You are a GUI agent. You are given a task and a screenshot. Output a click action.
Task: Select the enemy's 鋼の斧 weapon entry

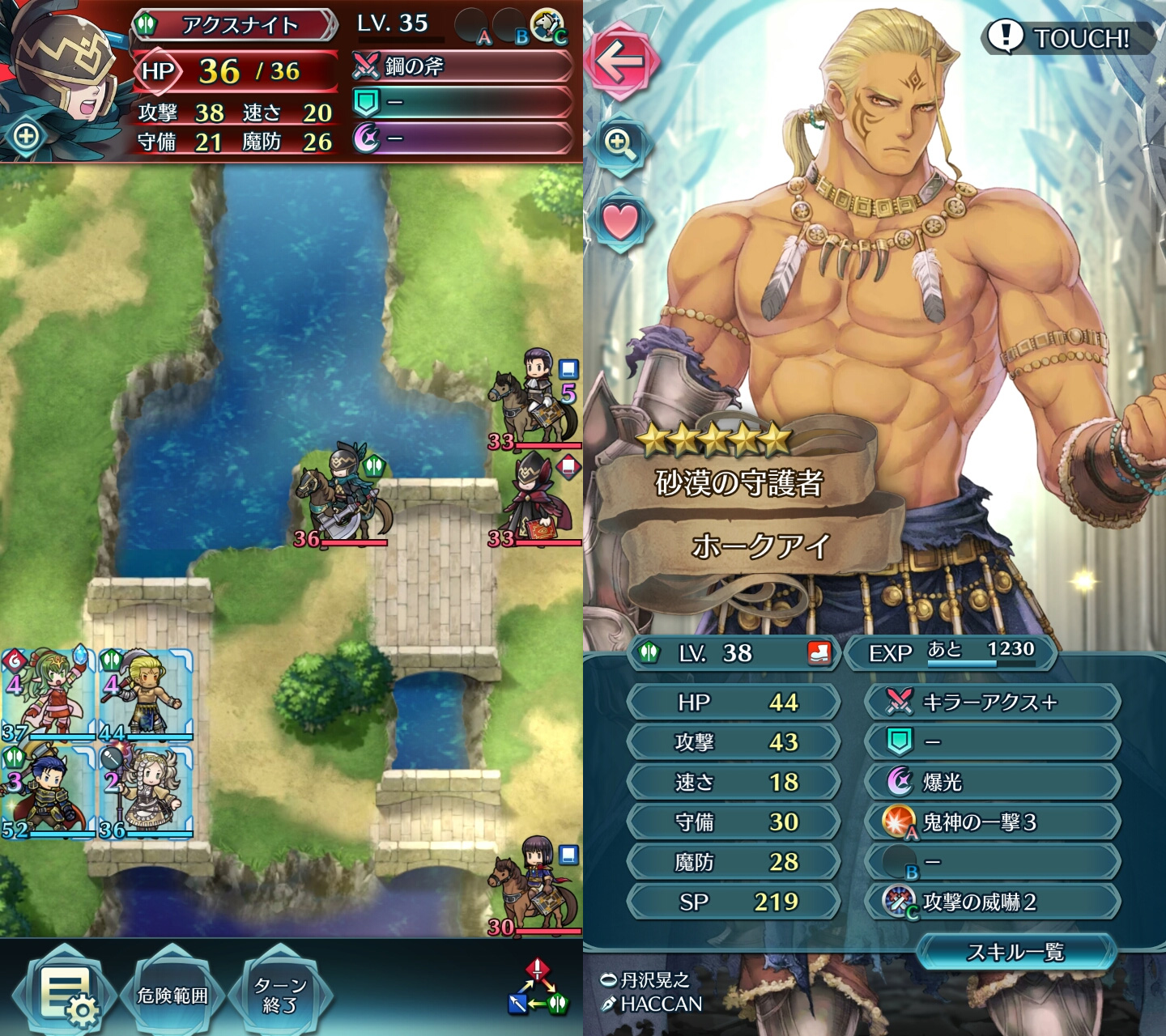click(x=463, y=66)
